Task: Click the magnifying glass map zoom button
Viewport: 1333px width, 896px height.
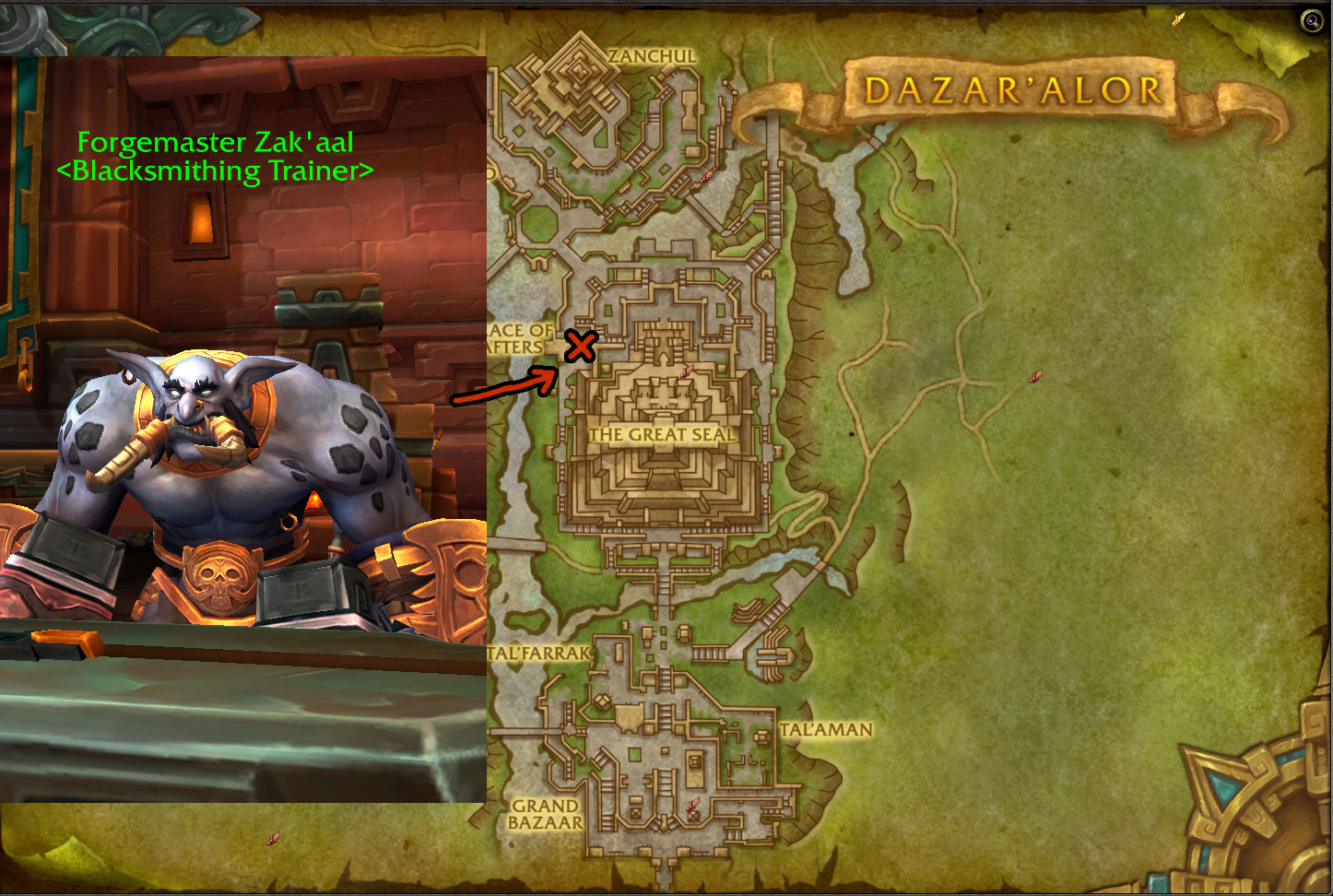Action: point(1311,21)
